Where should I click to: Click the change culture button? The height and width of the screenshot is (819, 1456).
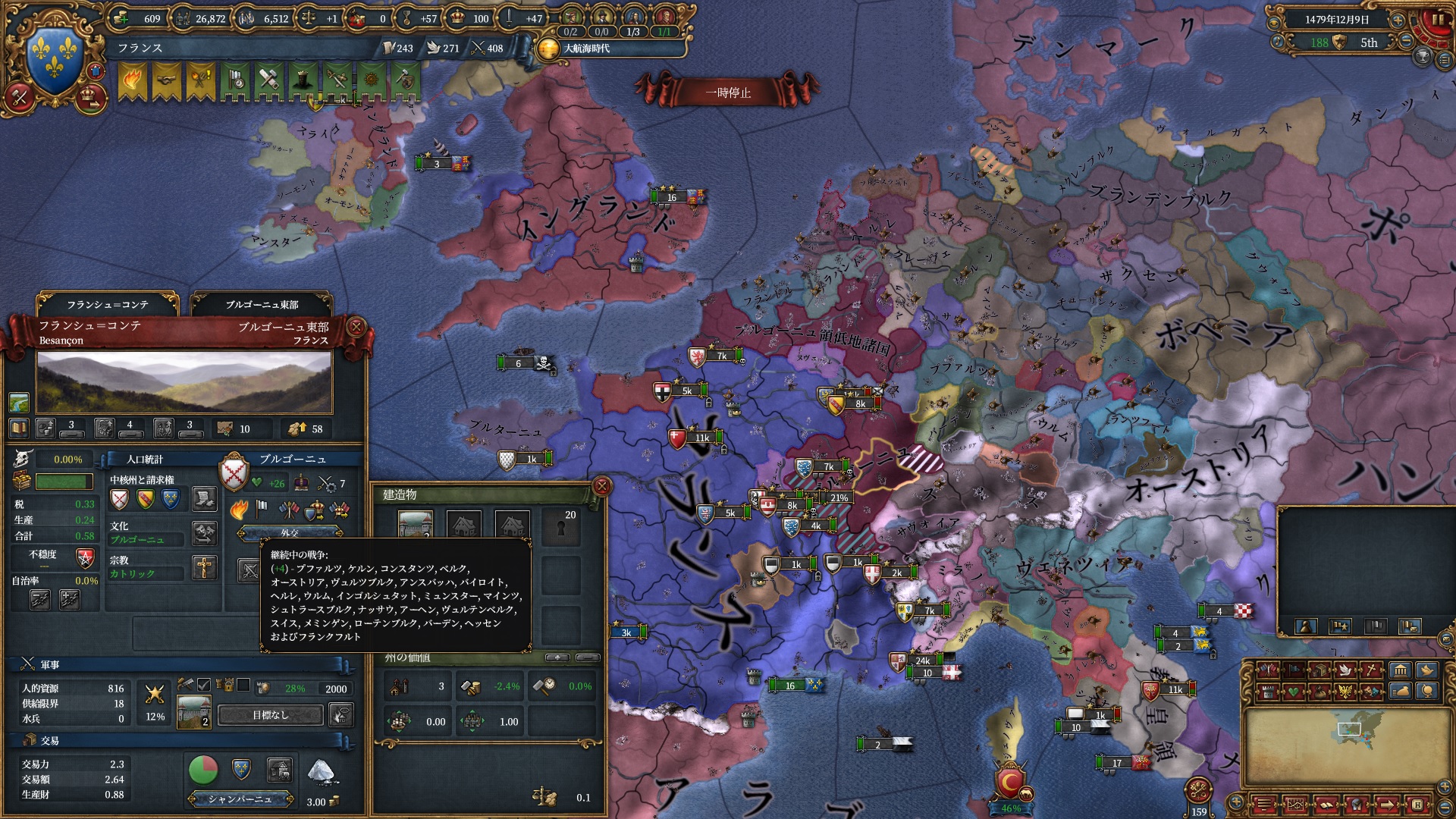point(204,532)
